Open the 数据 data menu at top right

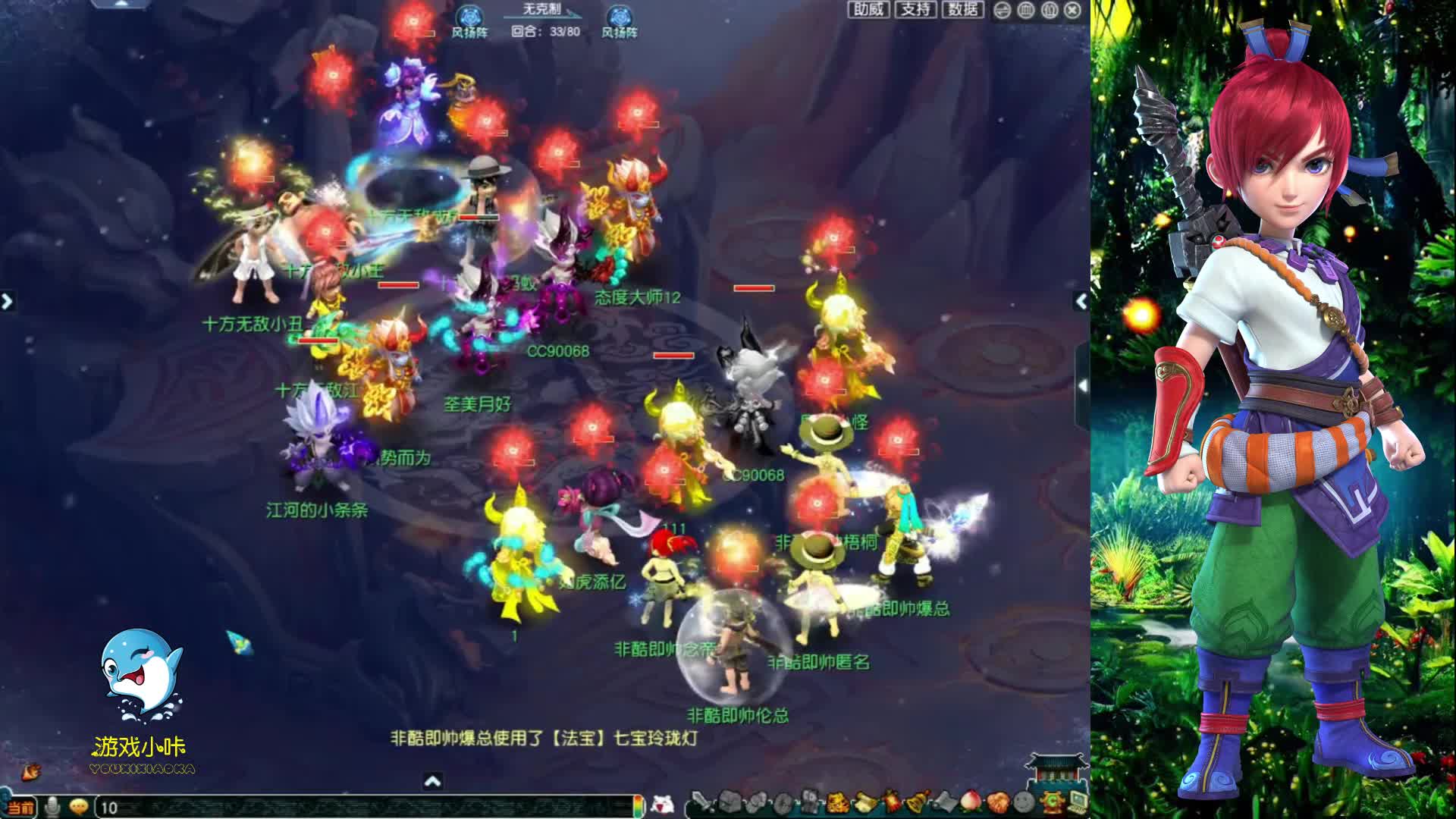[962, 10]
